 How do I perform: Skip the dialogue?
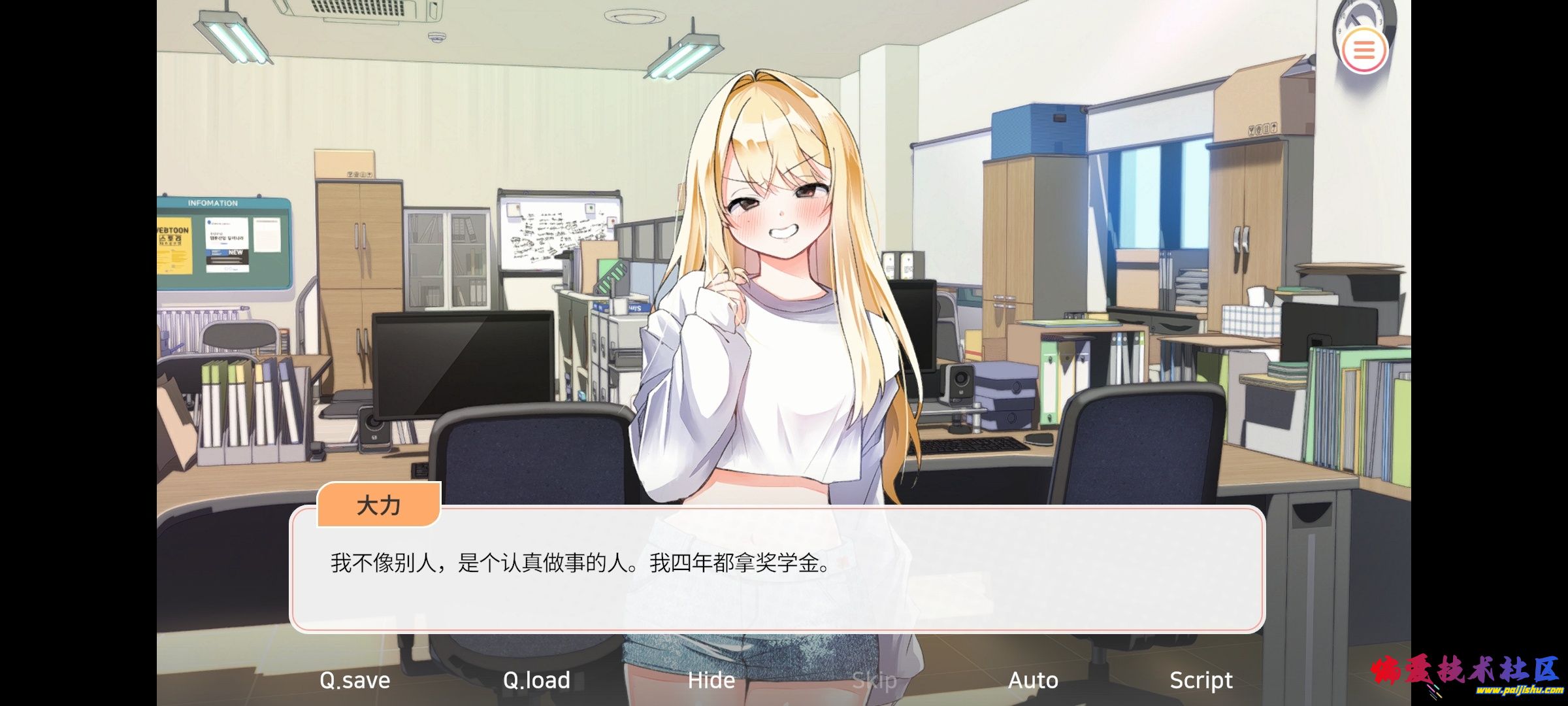click(x=874, y=681)
